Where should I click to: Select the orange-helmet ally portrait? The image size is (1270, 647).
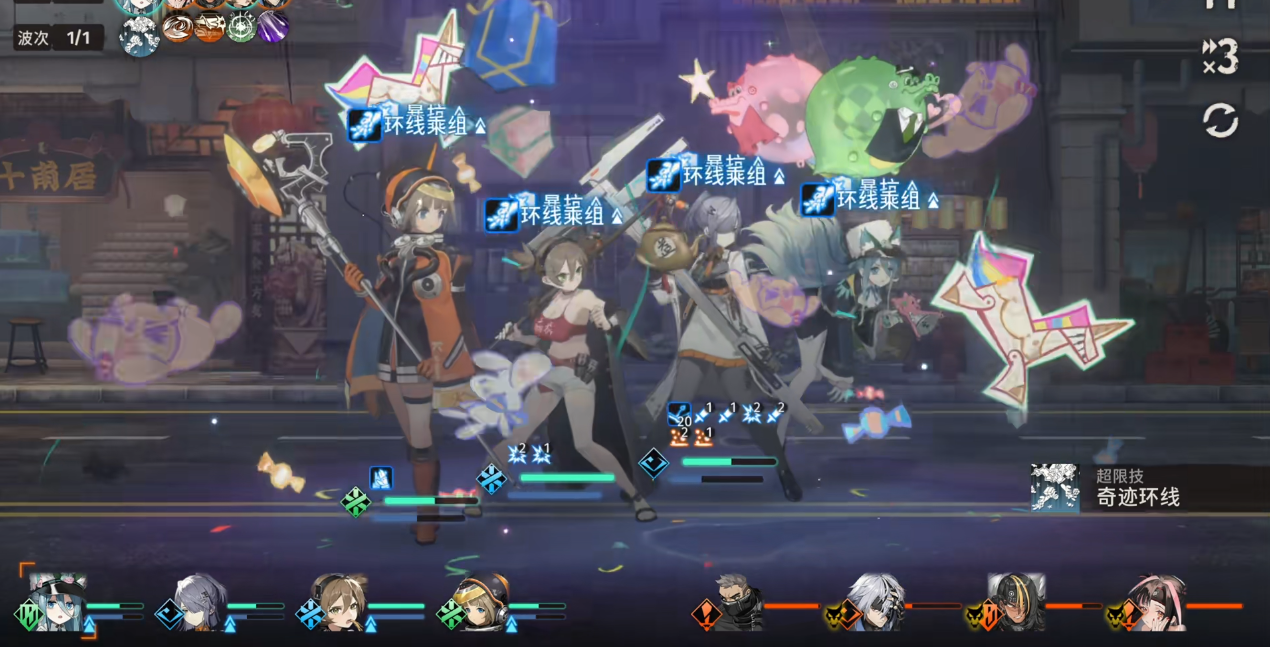point(481,602)
